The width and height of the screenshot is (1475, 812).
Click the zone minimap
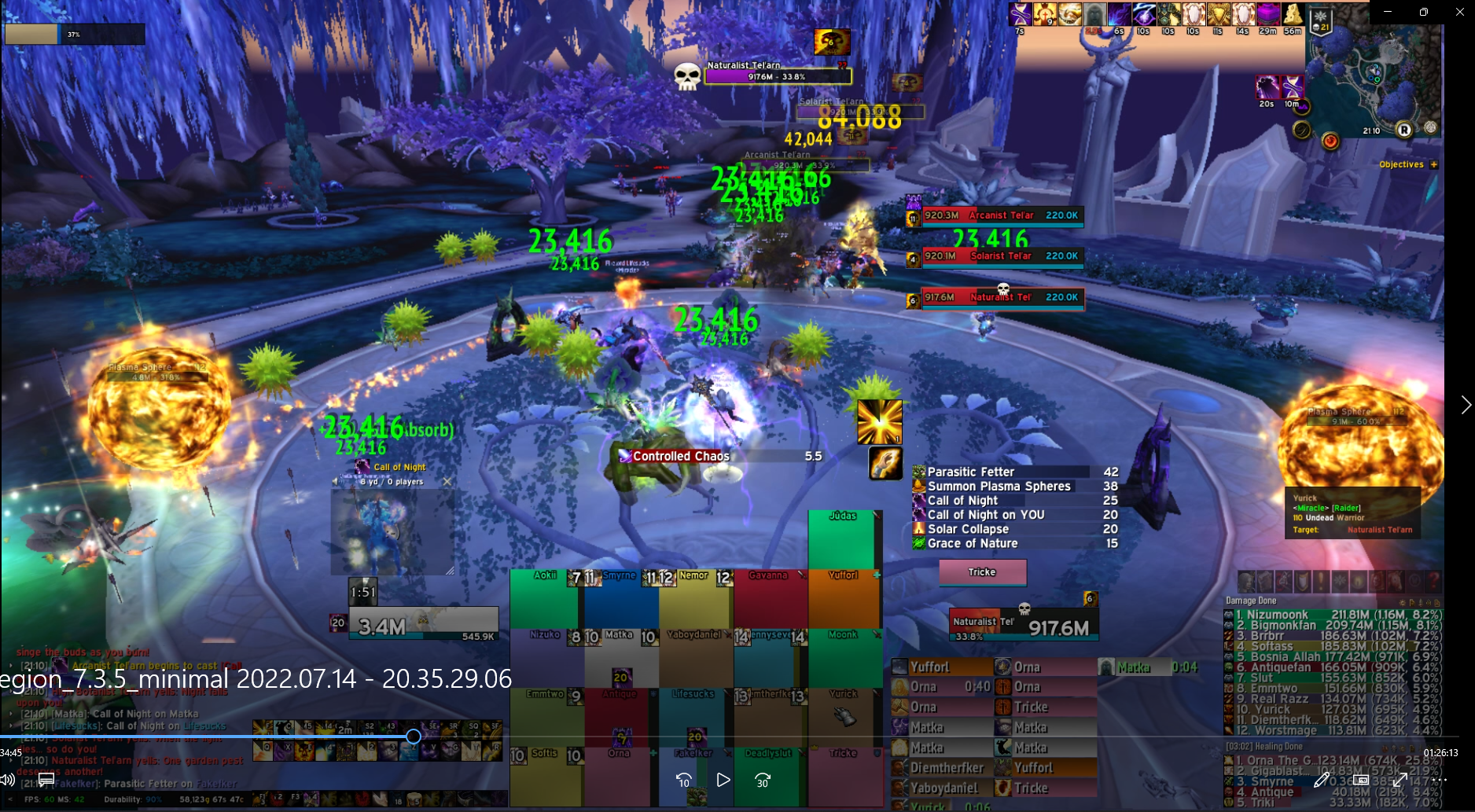(x=1373, y=79)
